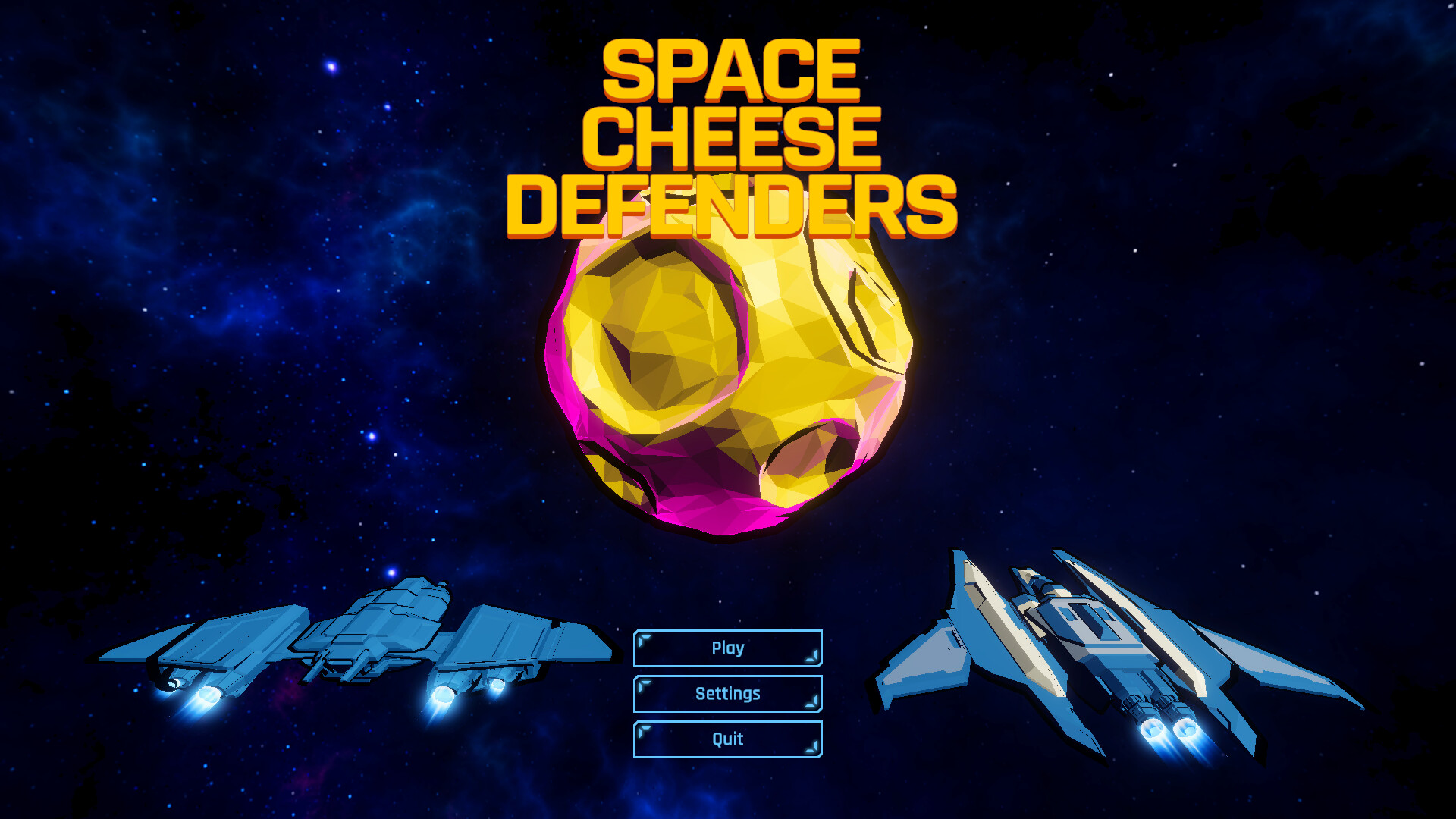Click the exhaust flames of the right fighter
The image size is (1456, 819).
click(x=1172, y=747)
